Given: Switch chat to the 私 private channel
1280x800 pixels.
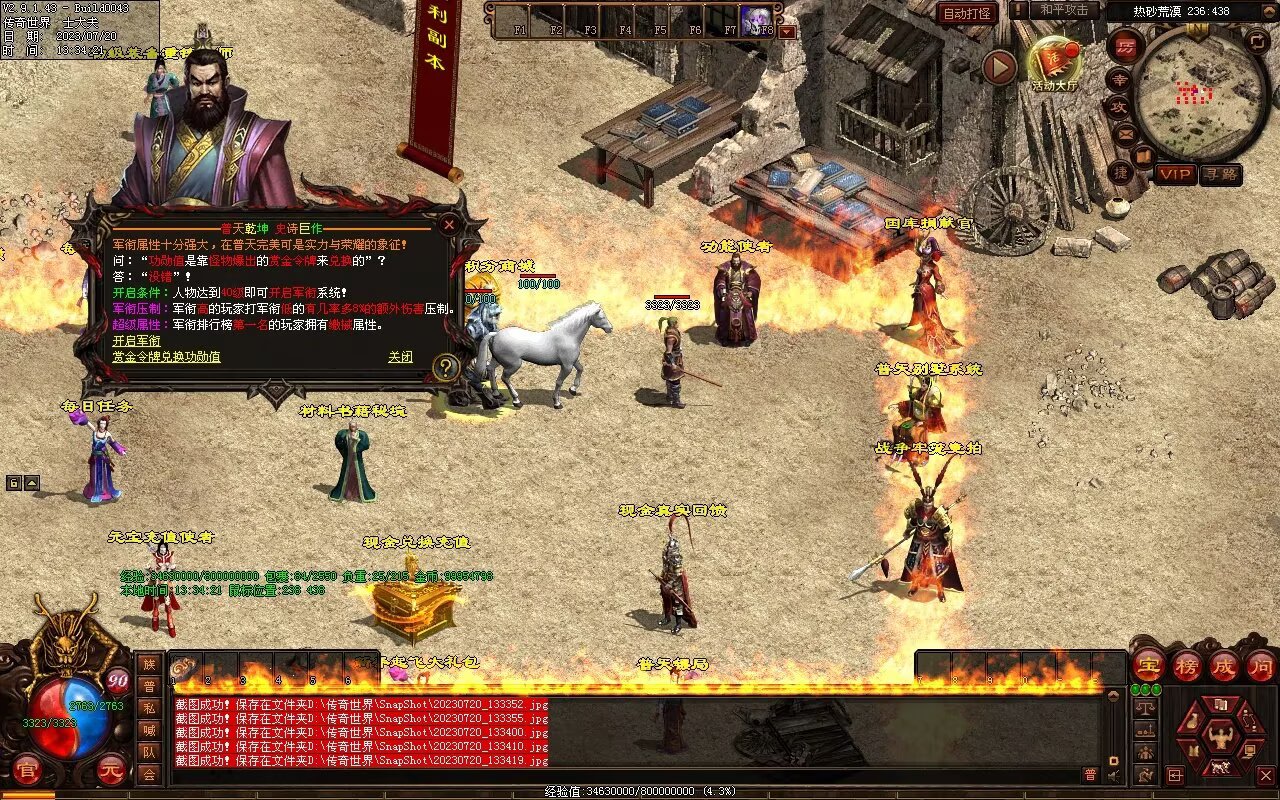Looking at the screenshot, I should (148, 708).
